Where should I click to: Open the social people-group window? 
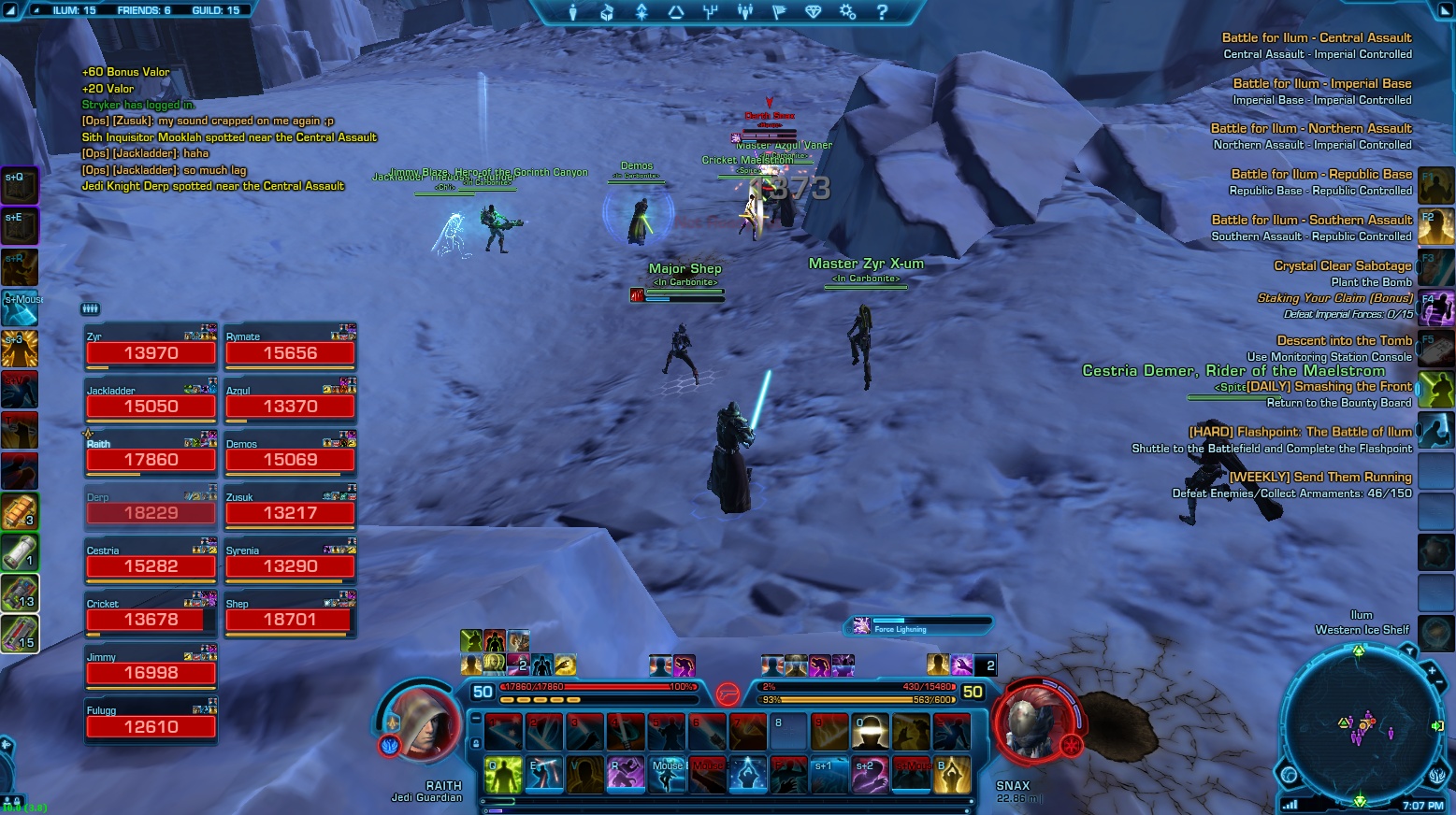(x=745, y=12)
